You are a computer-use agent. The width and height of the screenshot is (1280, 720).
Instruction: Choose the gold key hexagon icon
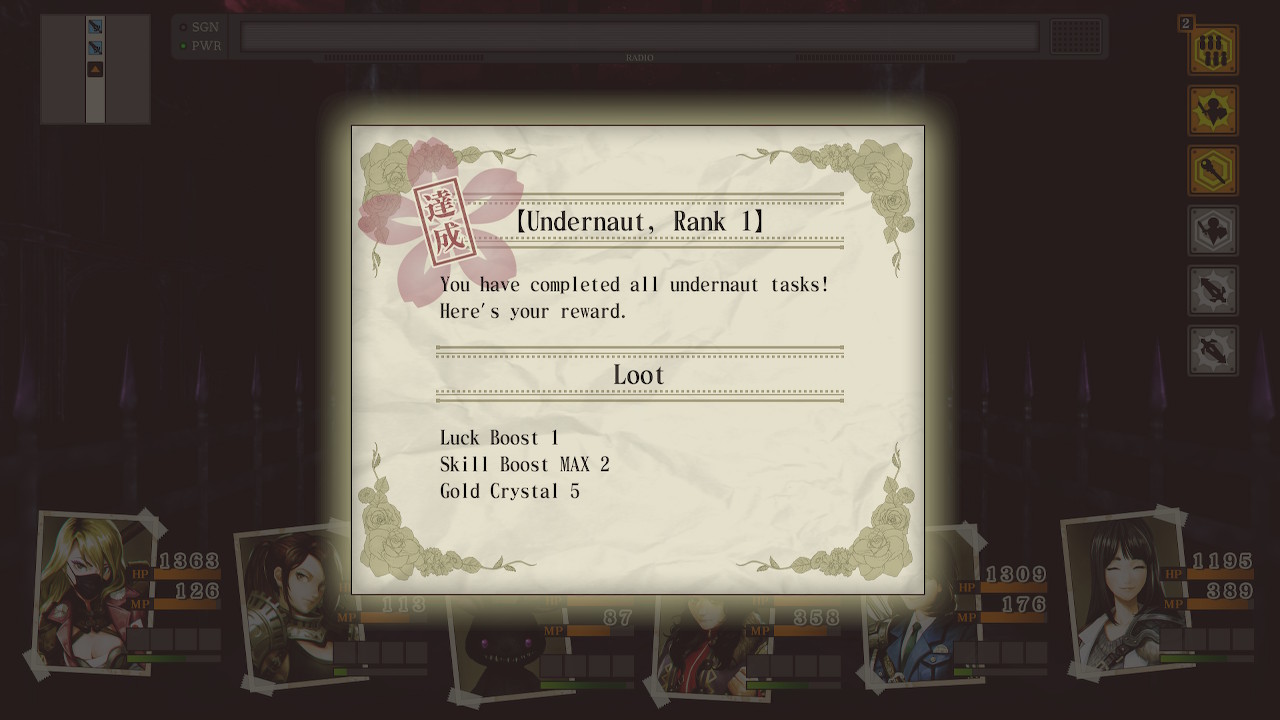coord(1212,170)
